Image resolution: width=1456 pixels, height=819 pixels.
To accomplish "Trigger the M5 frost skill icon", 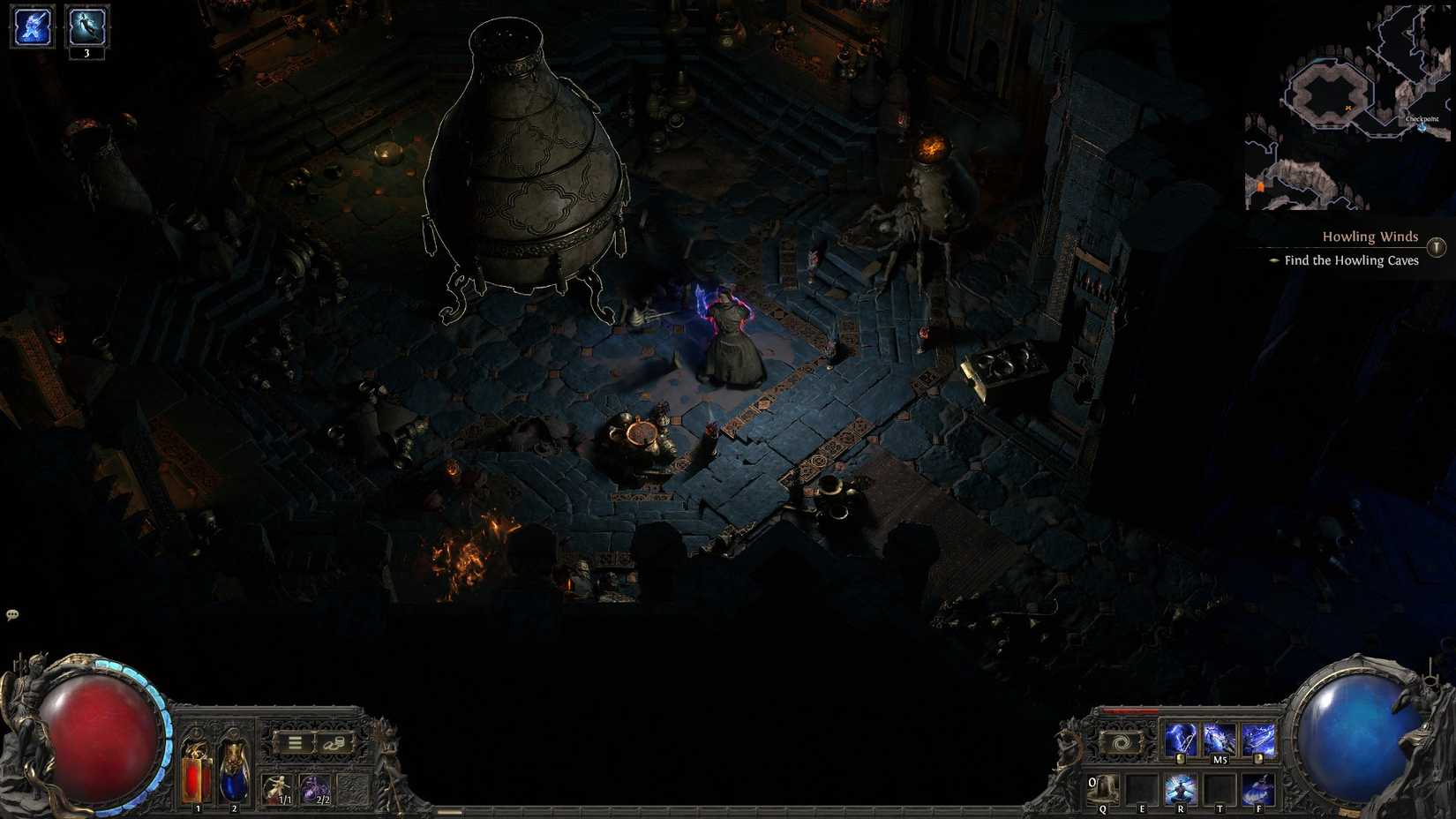I will coord(1220,740).
